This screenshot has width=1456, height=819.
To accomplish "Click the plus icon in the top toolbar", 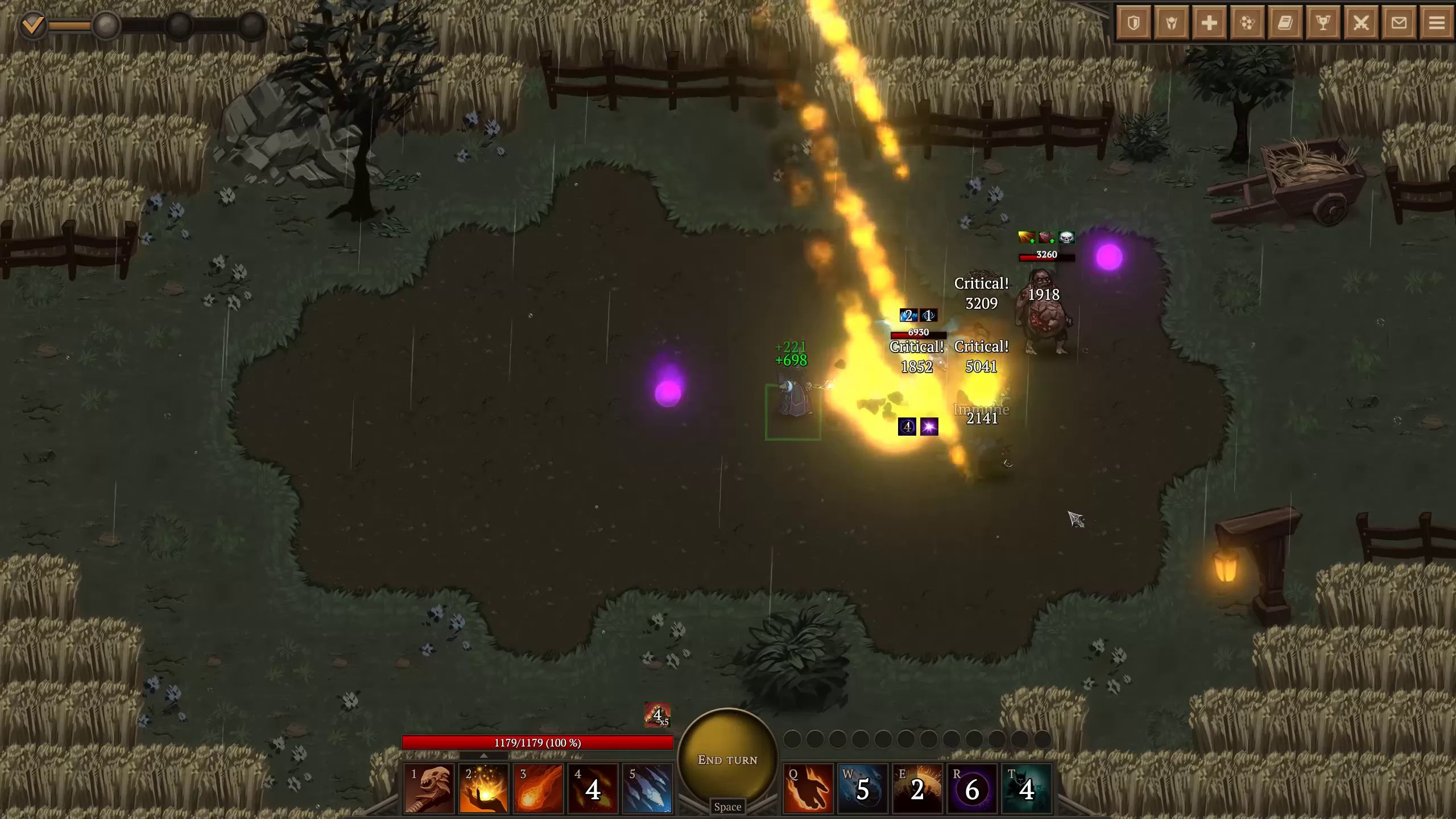I will 1210,23.
